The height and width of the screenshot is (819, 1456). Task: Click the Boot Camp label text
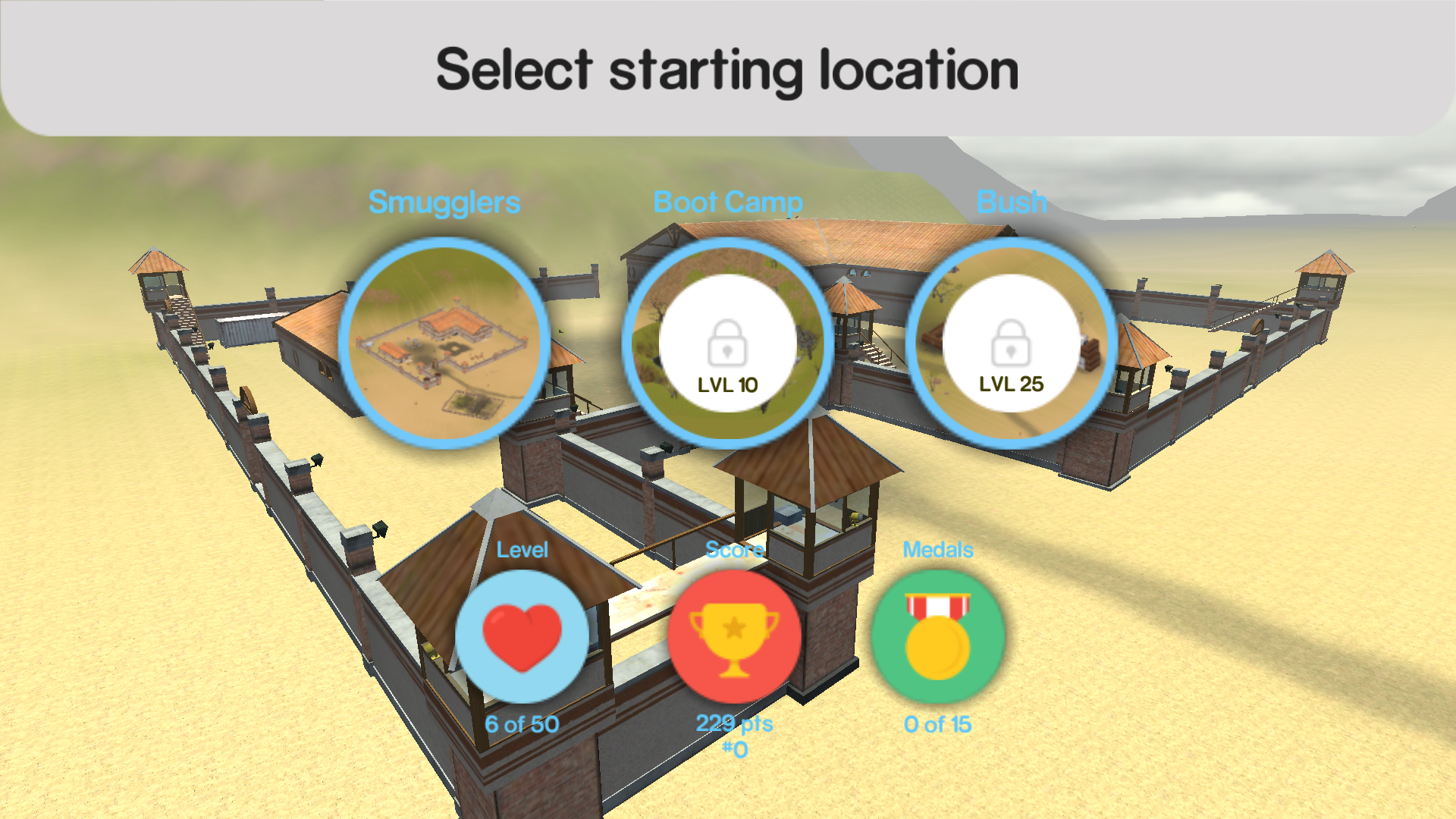(728, 202)
